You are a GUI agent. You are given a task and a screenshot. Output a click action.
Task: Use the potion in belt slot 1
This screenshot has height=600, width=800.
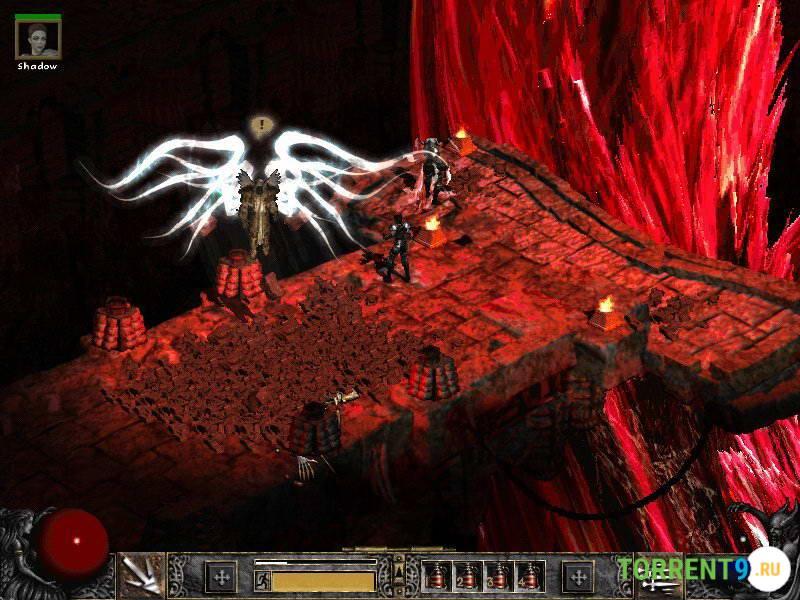pyautogui.click(x=439, y=576)
